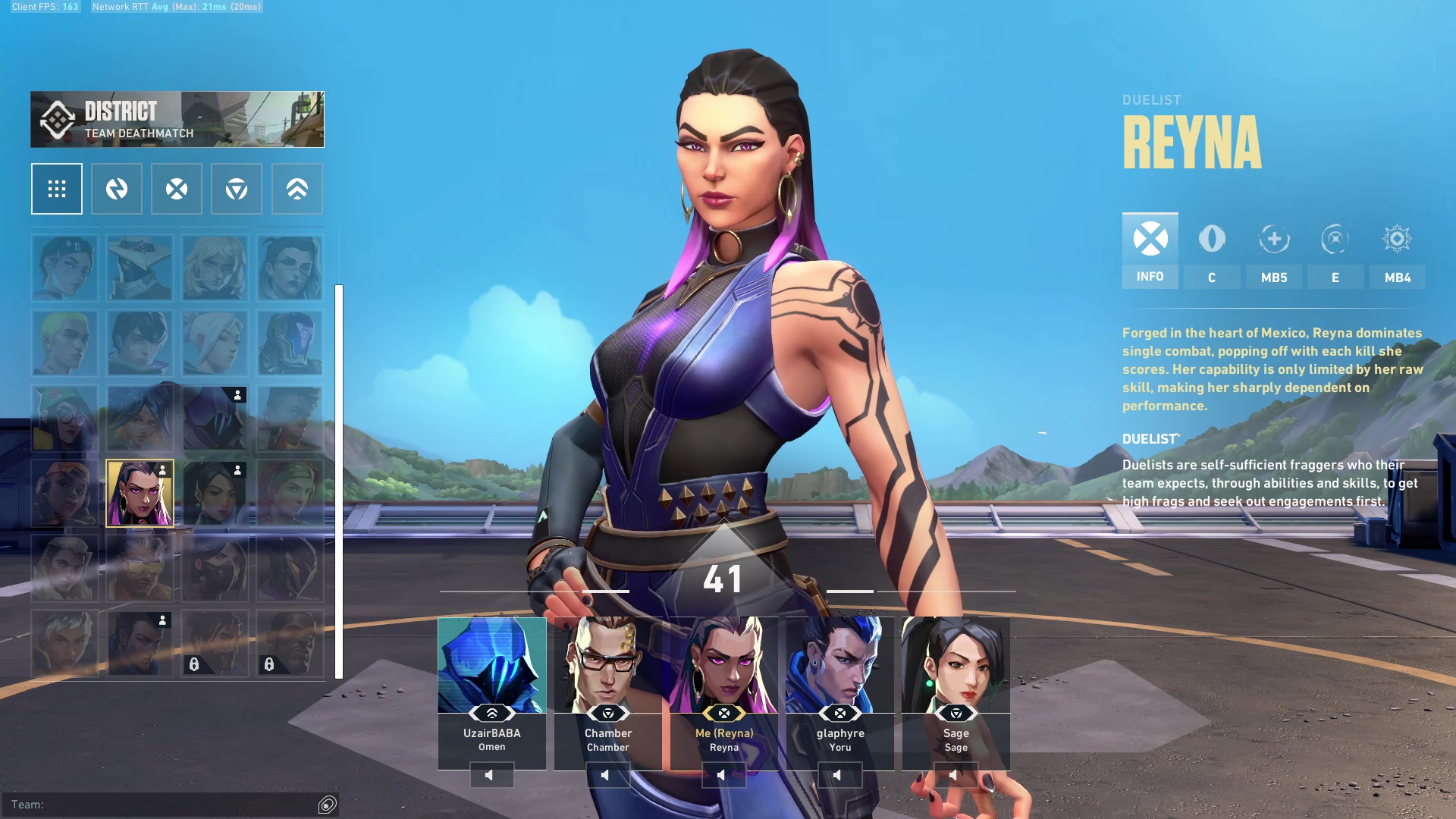Select the highlighted Reyna portrait in grid
This screenshot has height=819, width=1456.
coord(140,493)
